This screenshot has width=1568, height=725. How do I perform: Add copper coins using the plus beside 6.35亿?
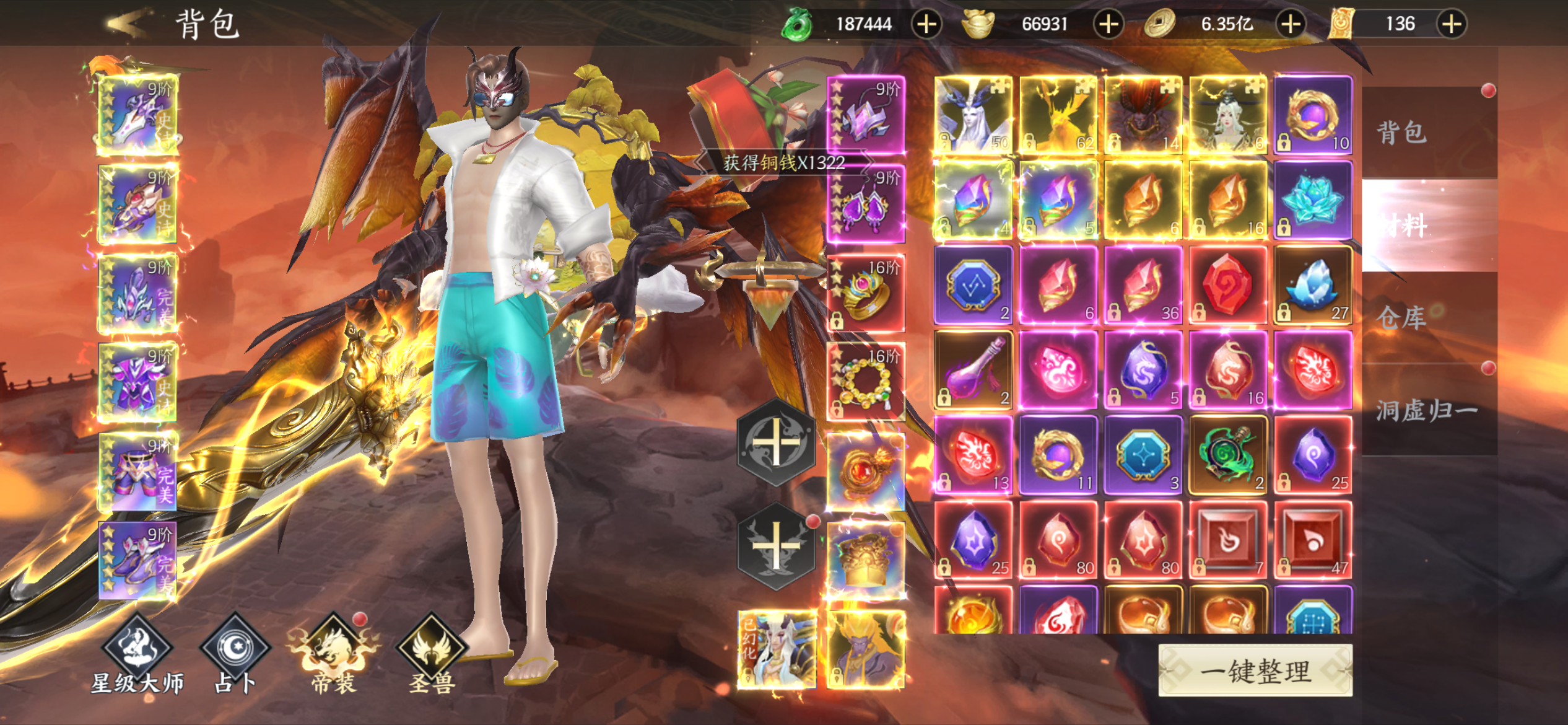coord(1291,24)
